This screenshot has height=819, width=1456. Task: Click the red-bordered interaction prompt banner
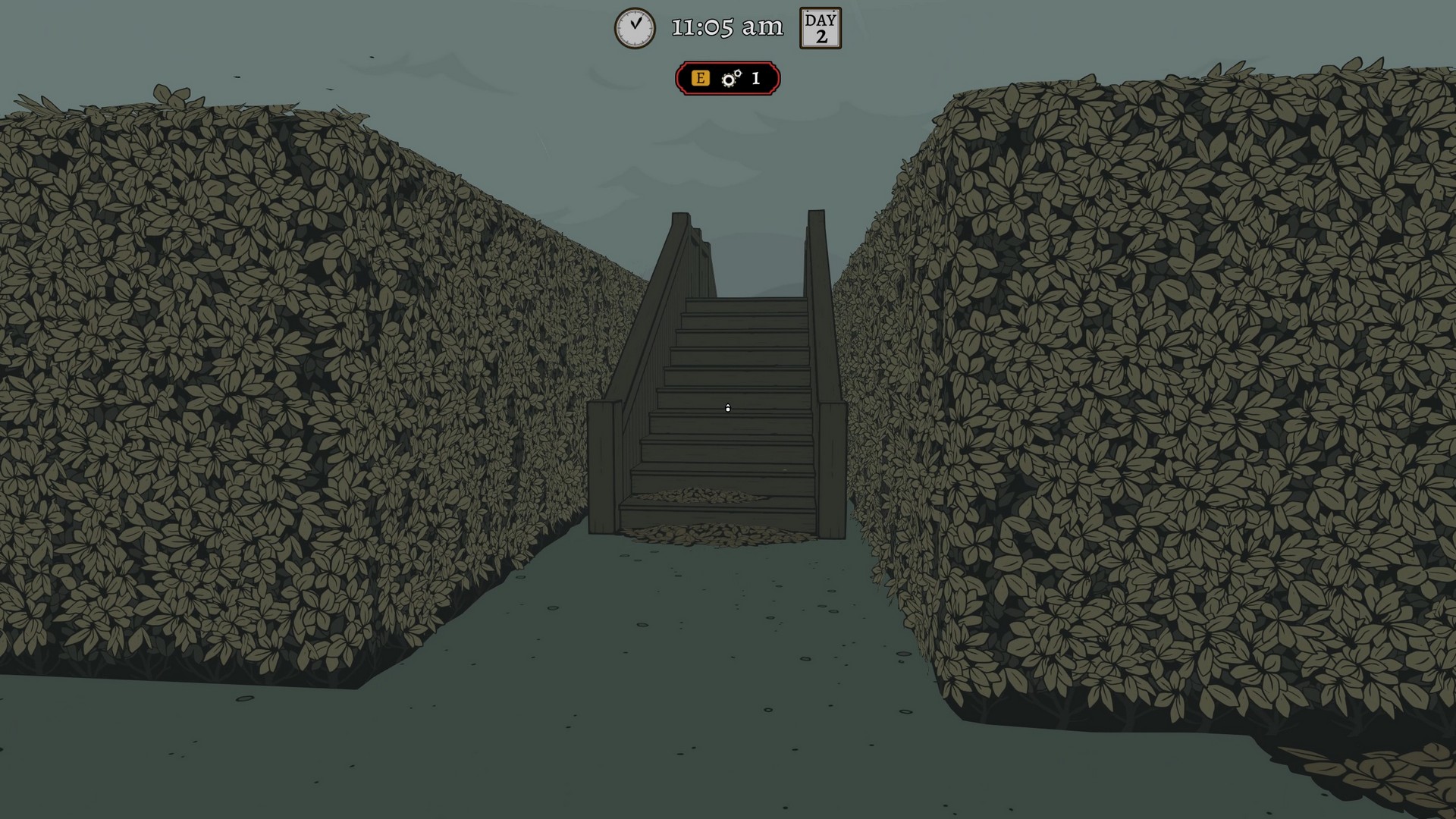[726, 77]
